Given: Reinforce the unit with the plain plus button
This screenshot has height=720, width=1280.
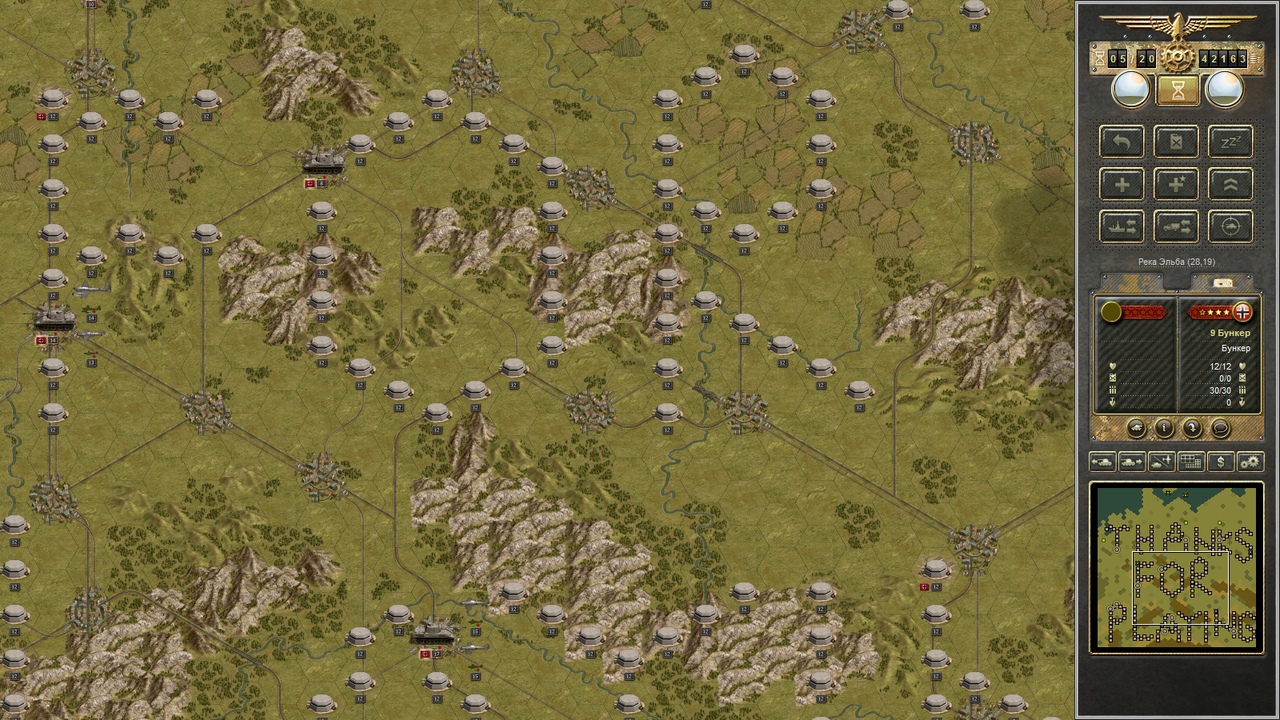Looking at the screenshot, I should coord(1122,184).
